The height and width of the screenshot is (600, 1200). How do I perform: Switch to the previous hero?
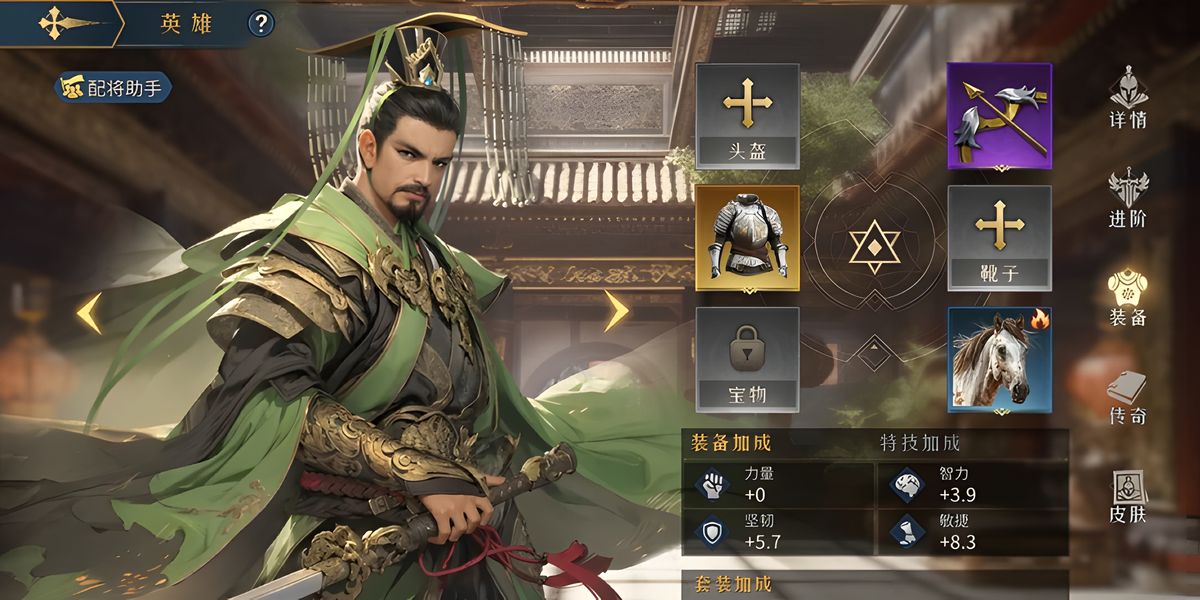tap(90, 313)
